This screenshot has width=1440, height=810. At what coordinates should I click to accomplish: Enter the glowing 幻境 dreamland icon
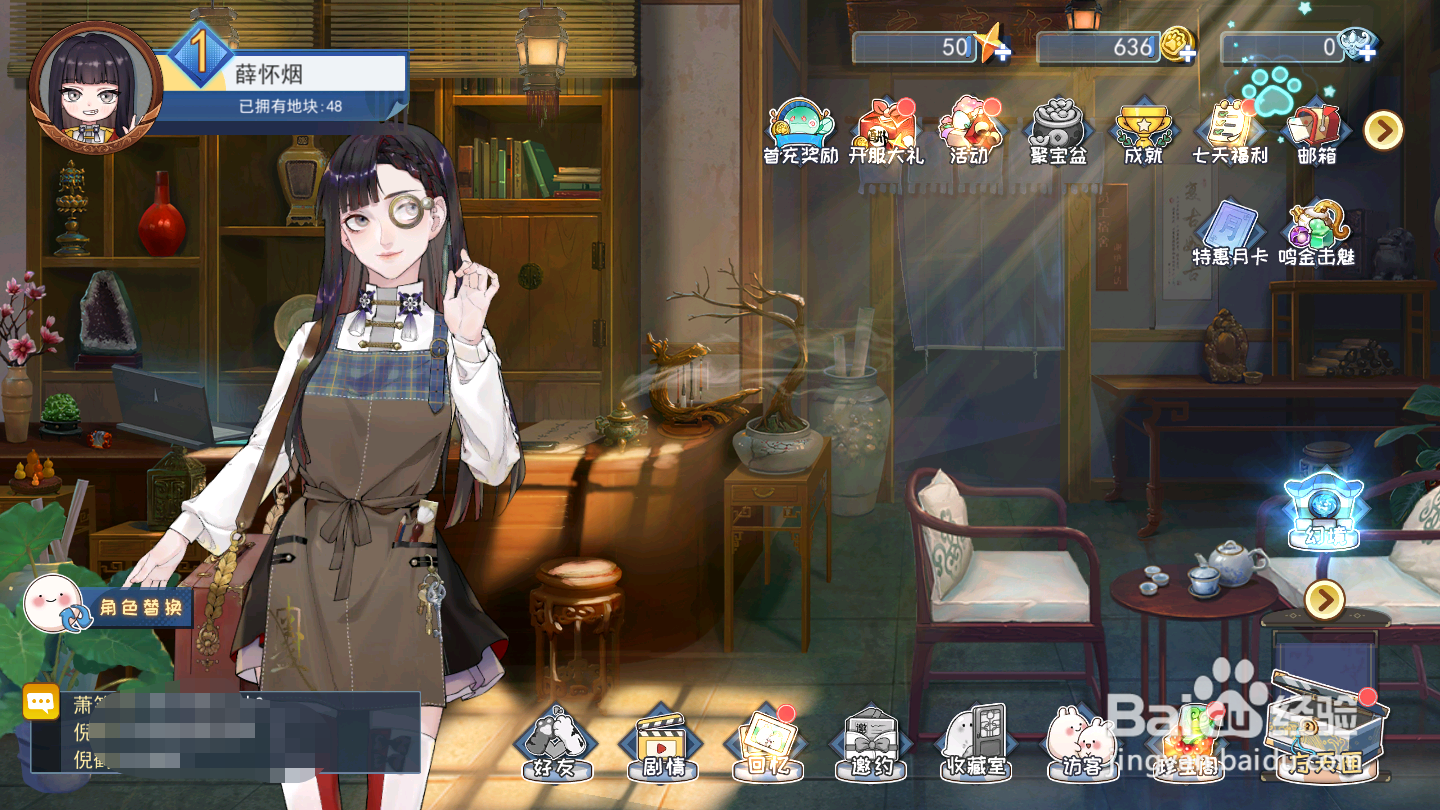[1324, 512]
